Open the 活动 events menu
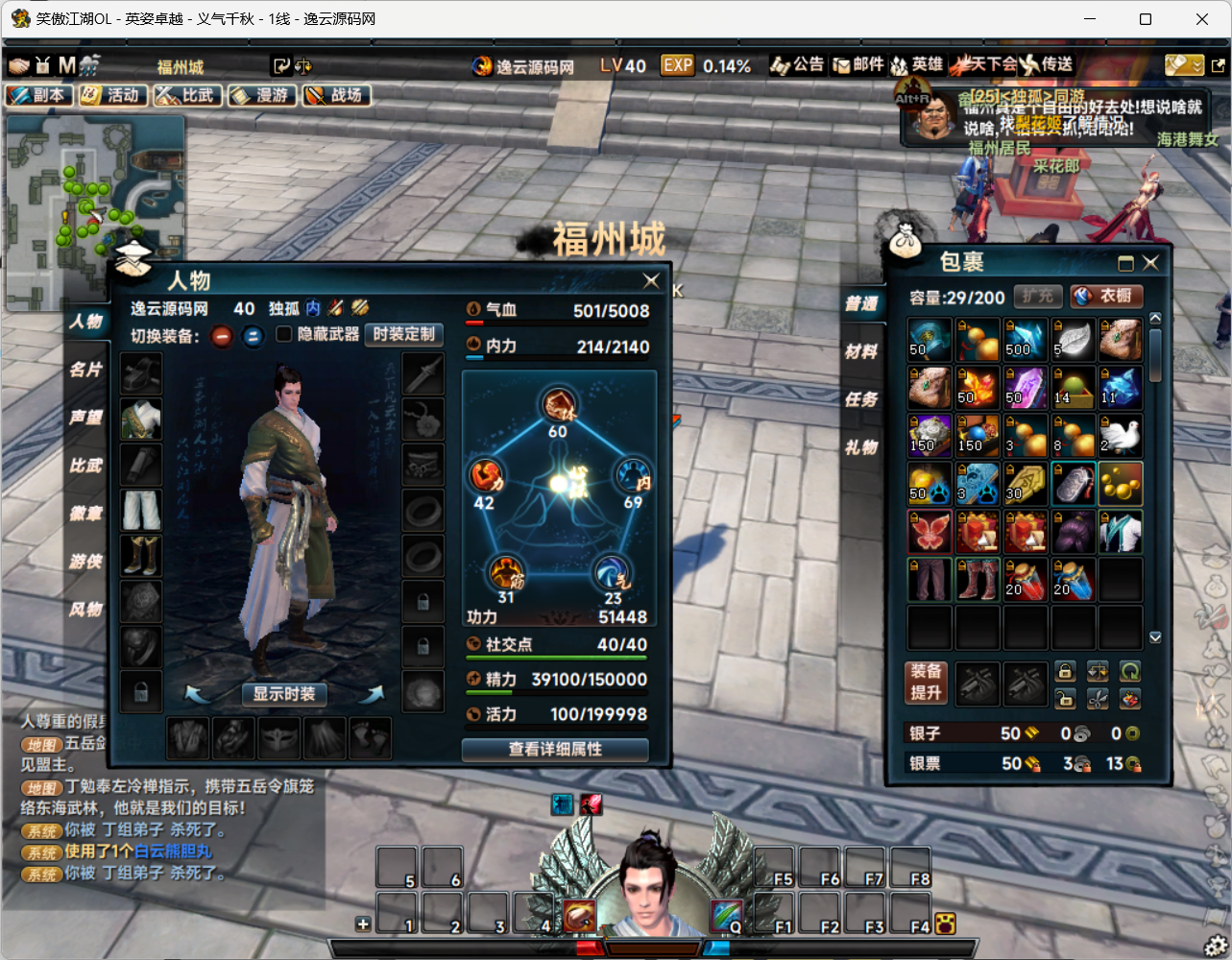Image resolution: width=1232 pixels, height=960 pixels. tap(112, 95)
